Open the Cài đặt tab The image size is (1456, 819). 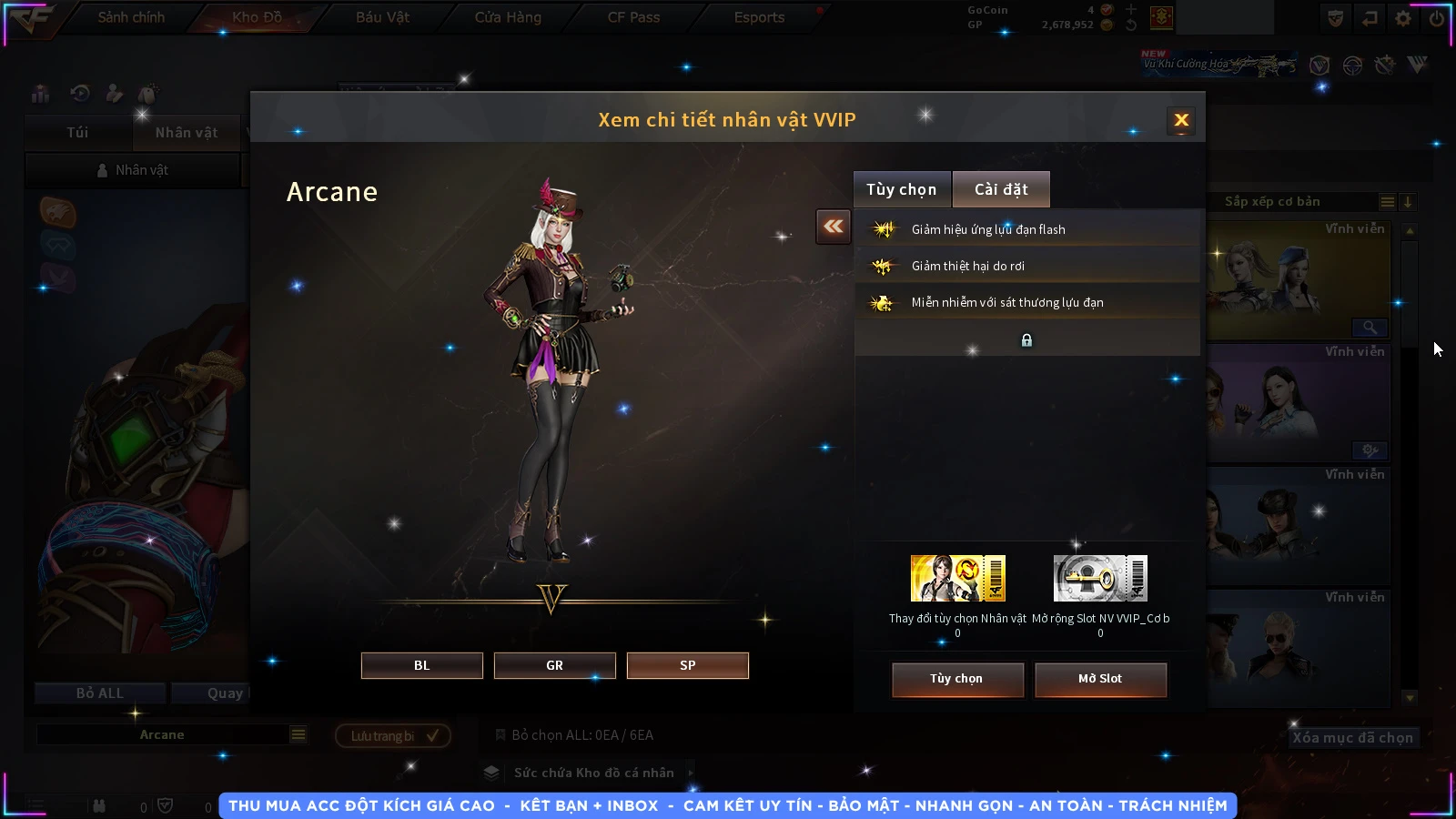point(1001,189)
